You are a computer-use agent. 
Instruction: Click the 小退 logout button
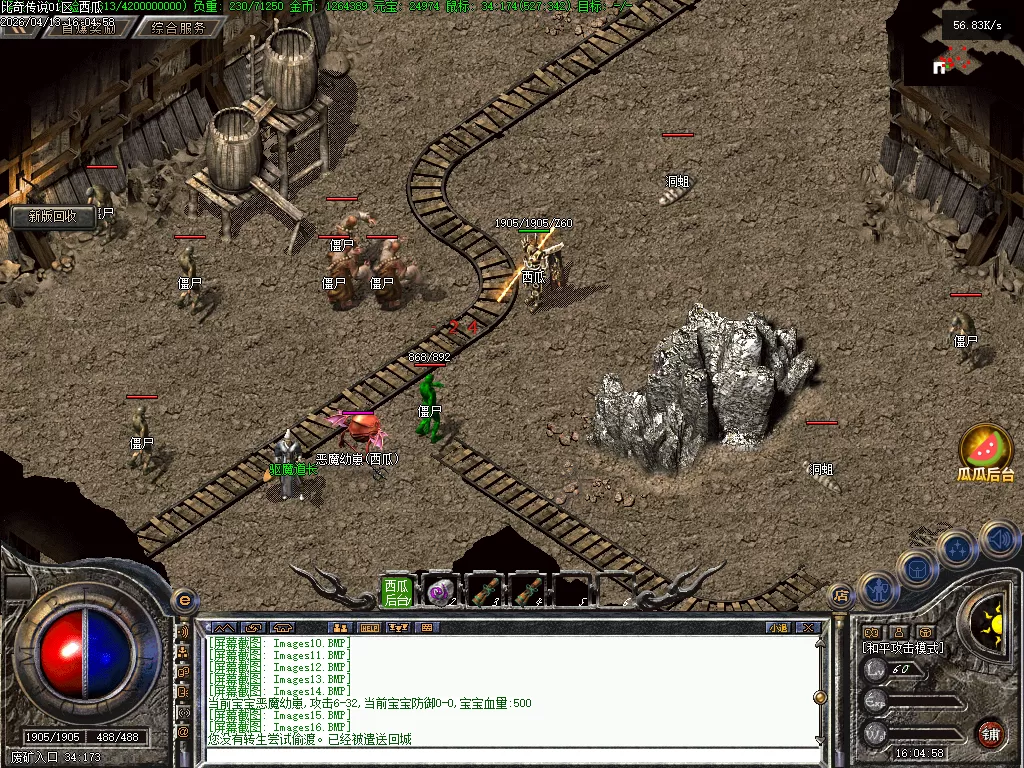tap(778, 628)
